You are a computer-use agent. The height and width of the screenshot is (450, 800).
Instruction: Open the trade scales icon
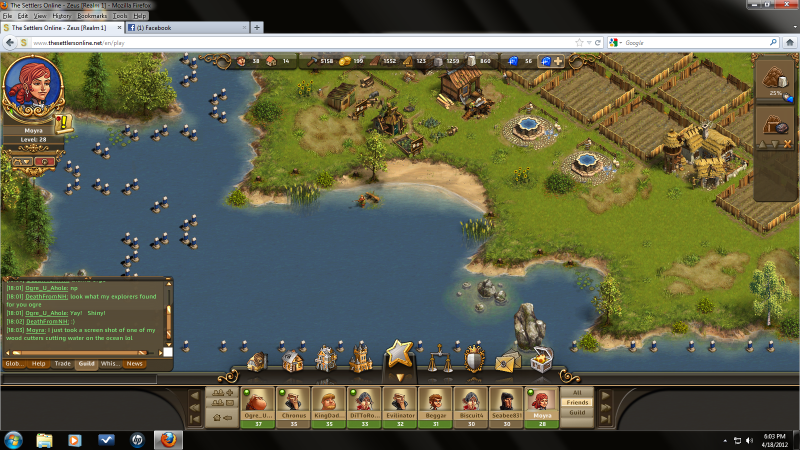pos(441,359)
